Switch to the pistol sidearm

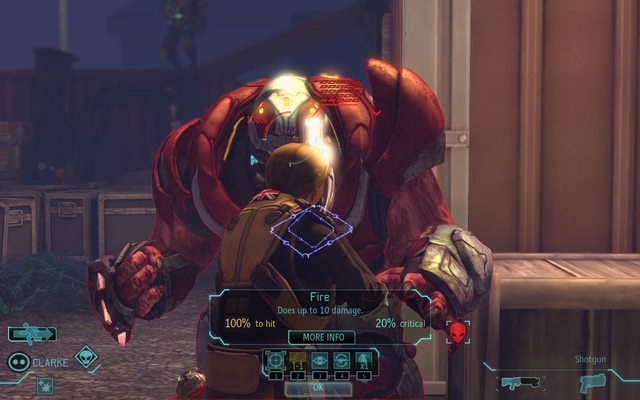[x=592, y=381]
